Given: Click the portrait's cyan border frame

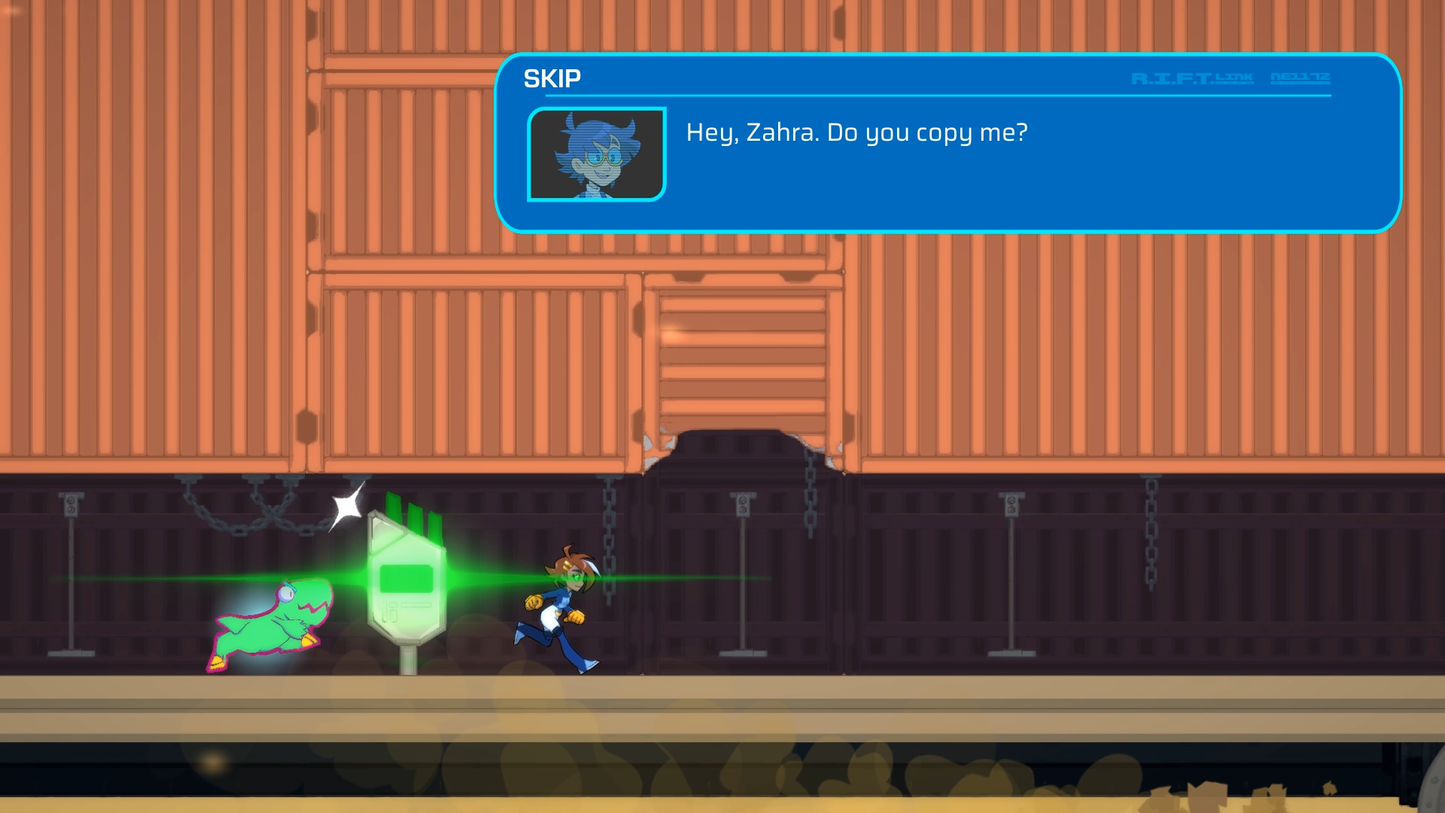Looking at the screenshot, I should [x=532, y=154].
